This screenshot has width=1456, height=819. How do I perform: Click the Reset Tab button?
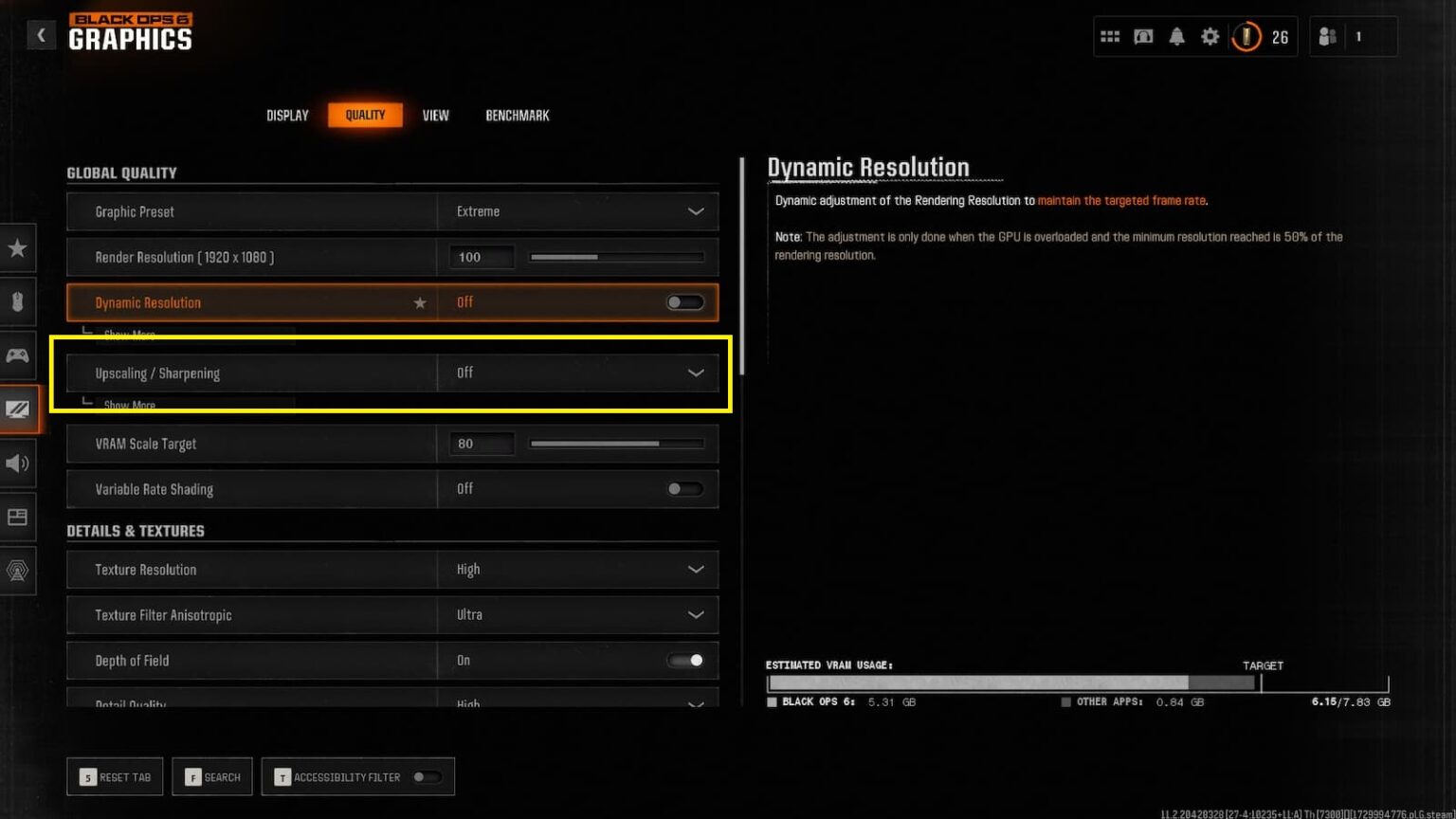(x=115, y=776)
